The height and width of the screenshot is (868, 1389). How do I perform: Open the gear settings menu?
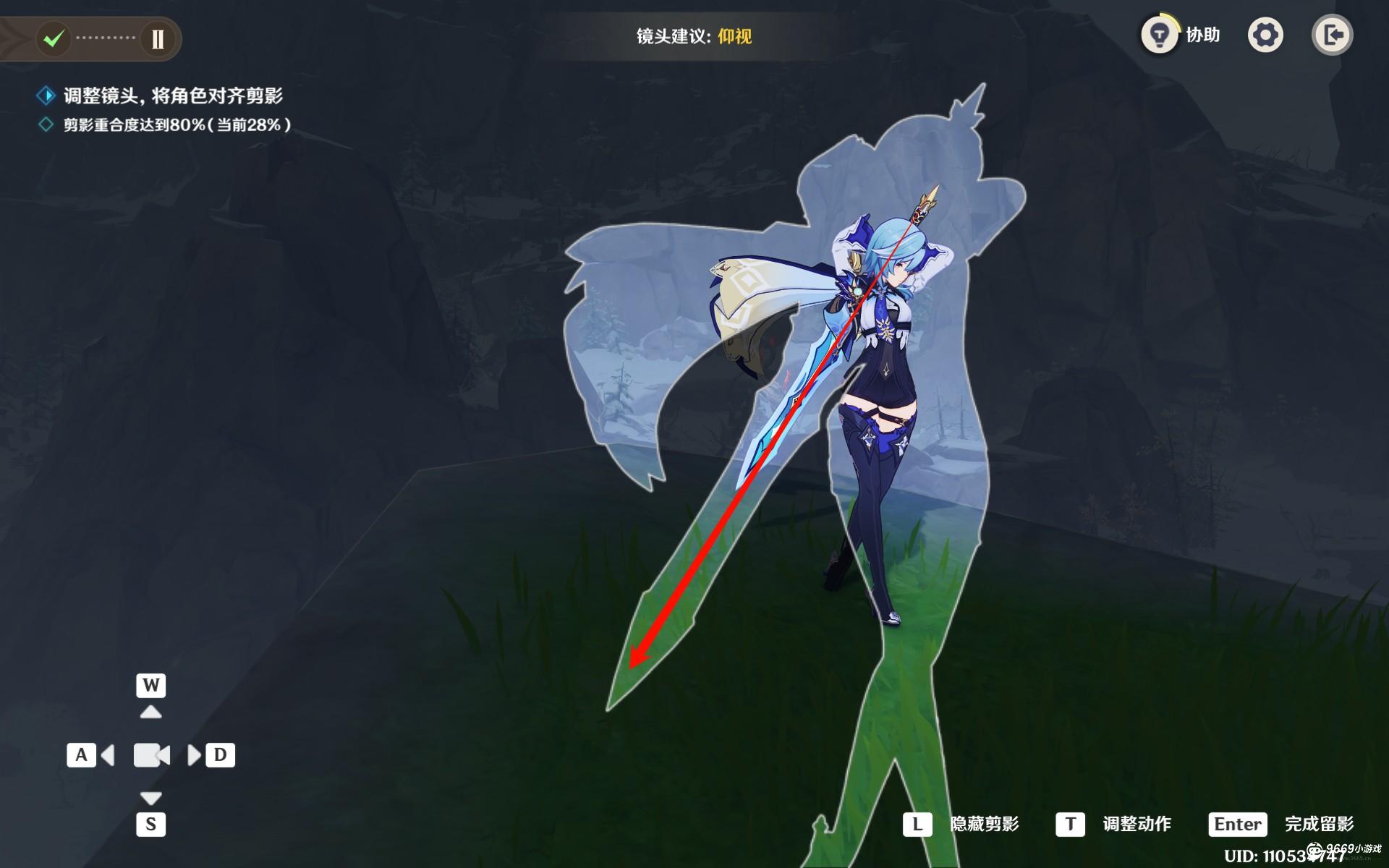(1265, 35)
